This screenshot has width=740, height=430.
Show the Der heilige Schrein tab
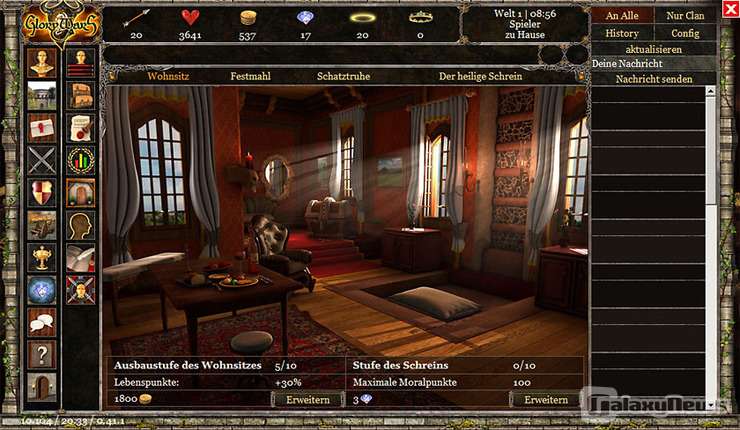click(482, 76)
